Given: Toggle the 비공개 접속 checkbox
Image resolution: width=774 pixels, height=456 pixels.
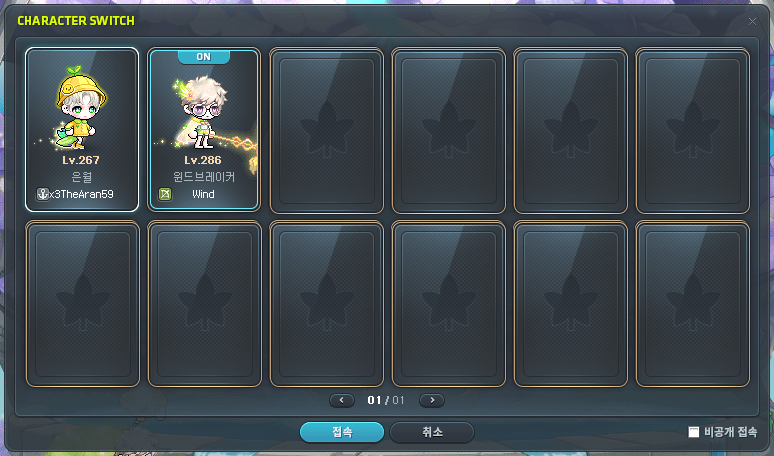Looking at the screenshot, I should [x=694, y=432].
